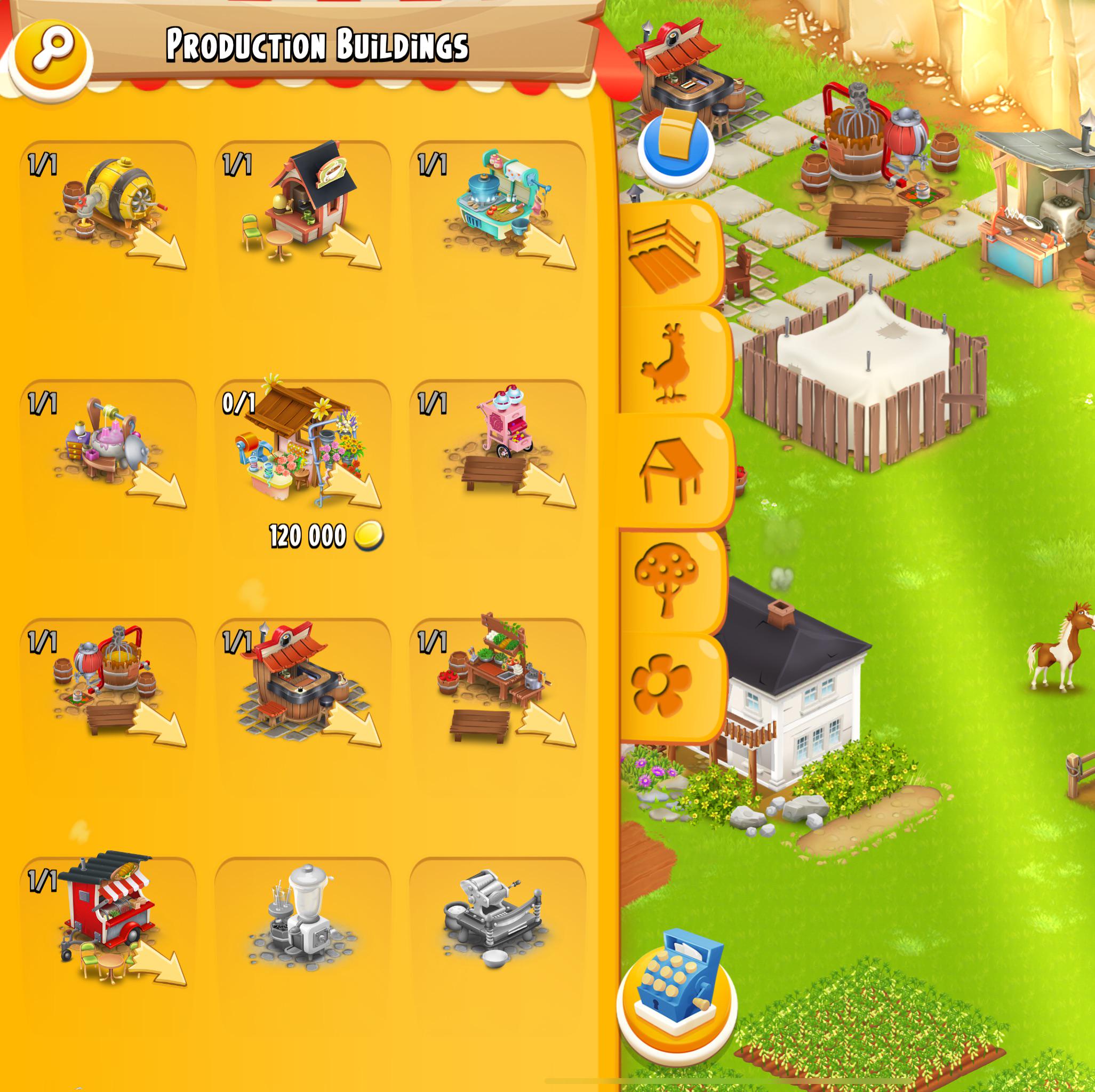
Task: Select the yellow feed mill building
Action: 119,204
